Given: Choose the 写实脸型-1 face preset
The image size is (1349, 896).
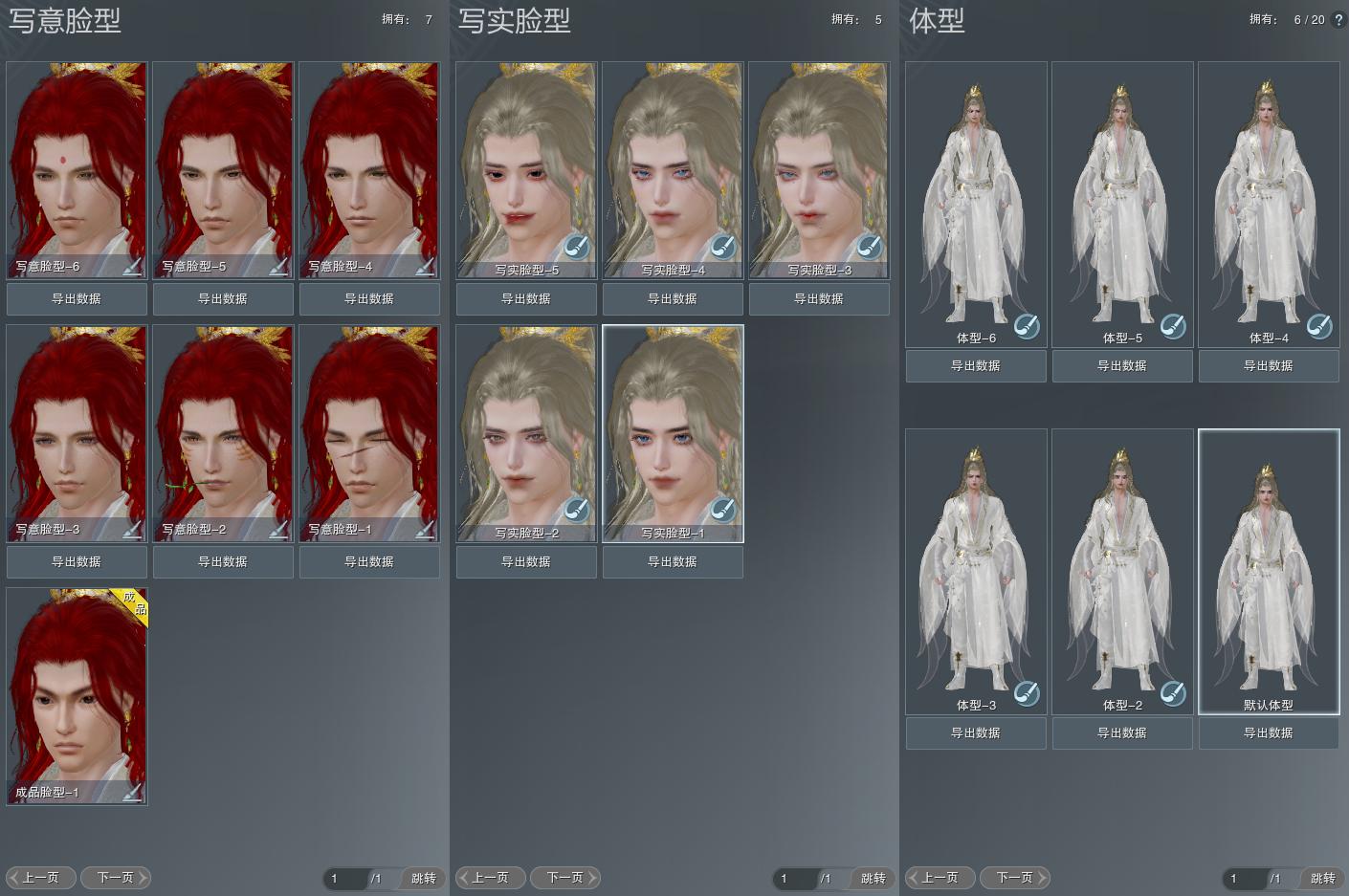Looking at the screenshot, I should [x=673, y=426].
